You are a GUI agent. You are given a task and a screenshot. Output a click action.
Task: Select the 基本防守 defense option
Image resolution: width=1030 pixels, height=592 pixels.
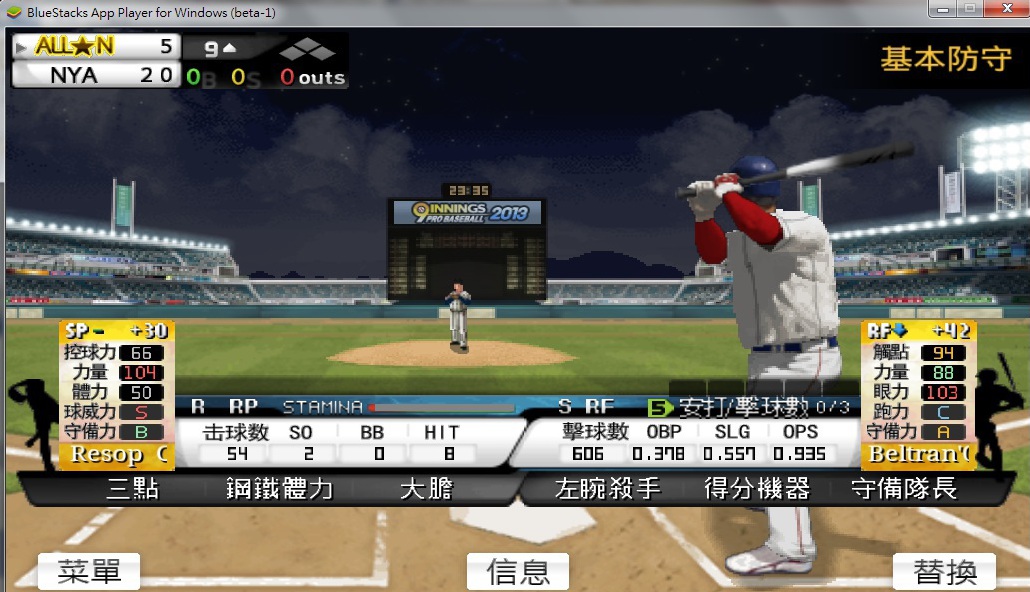click(x=945, y=59)
